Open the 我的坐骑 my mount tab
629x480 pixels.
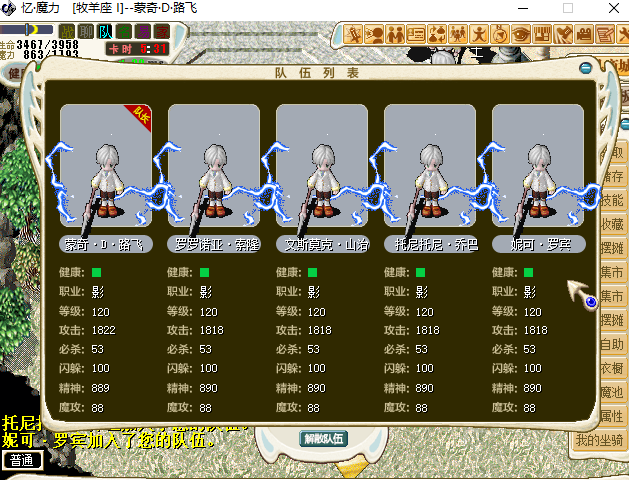pyautogui.click(x=599, y=440)
